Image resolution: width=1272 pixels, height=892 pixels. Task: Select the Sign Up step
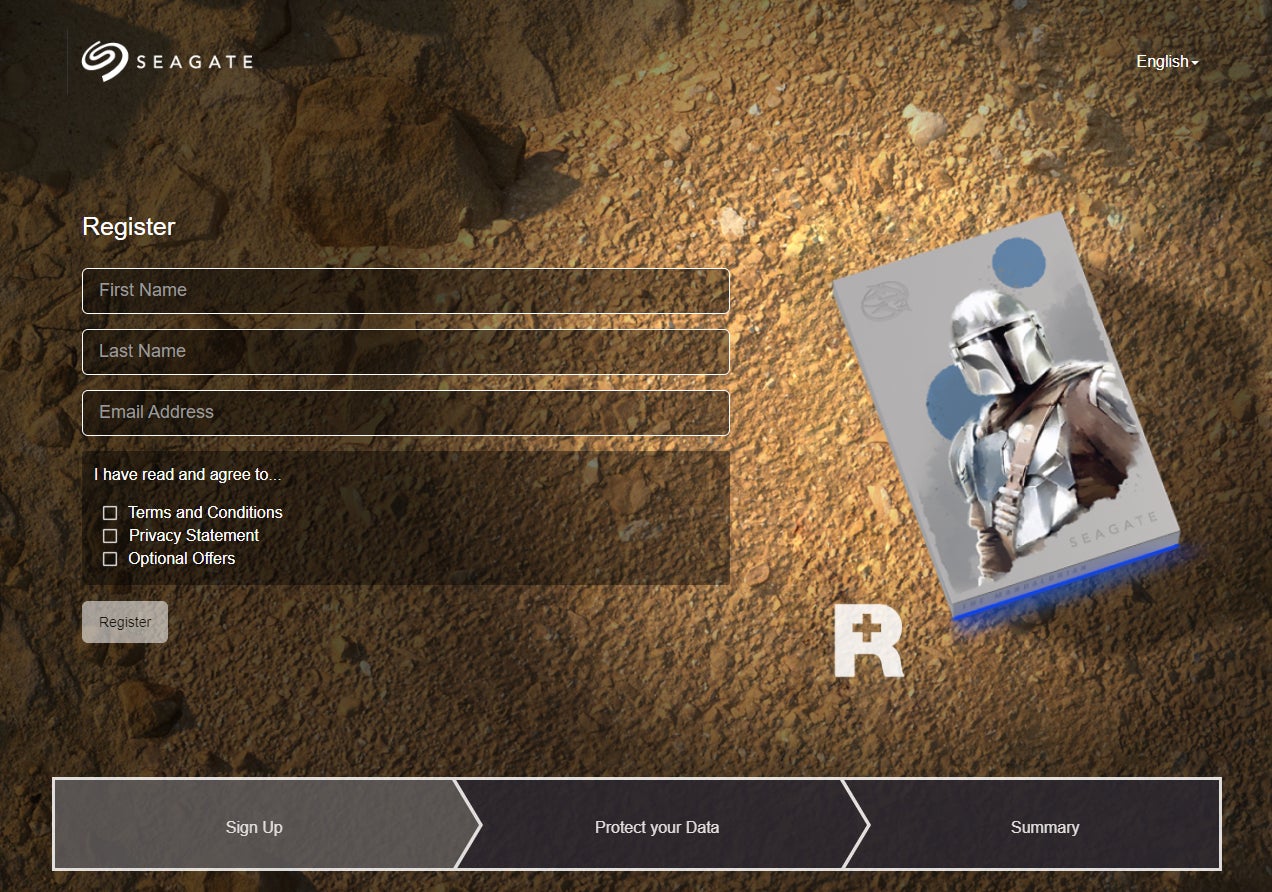[x=254, y=827]
